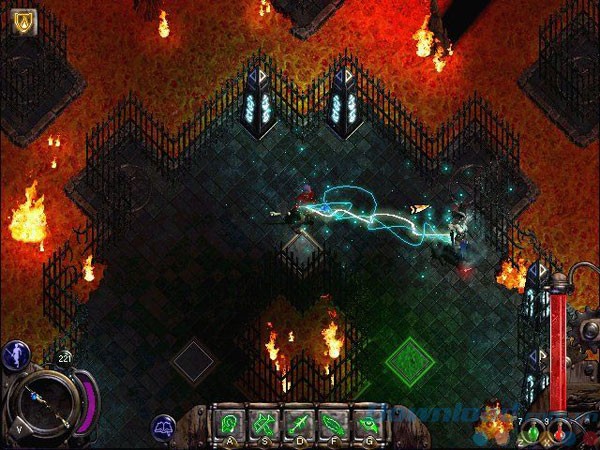Open the blue spellbook
This screenshot has width=600, height=450.
(164, 428)
